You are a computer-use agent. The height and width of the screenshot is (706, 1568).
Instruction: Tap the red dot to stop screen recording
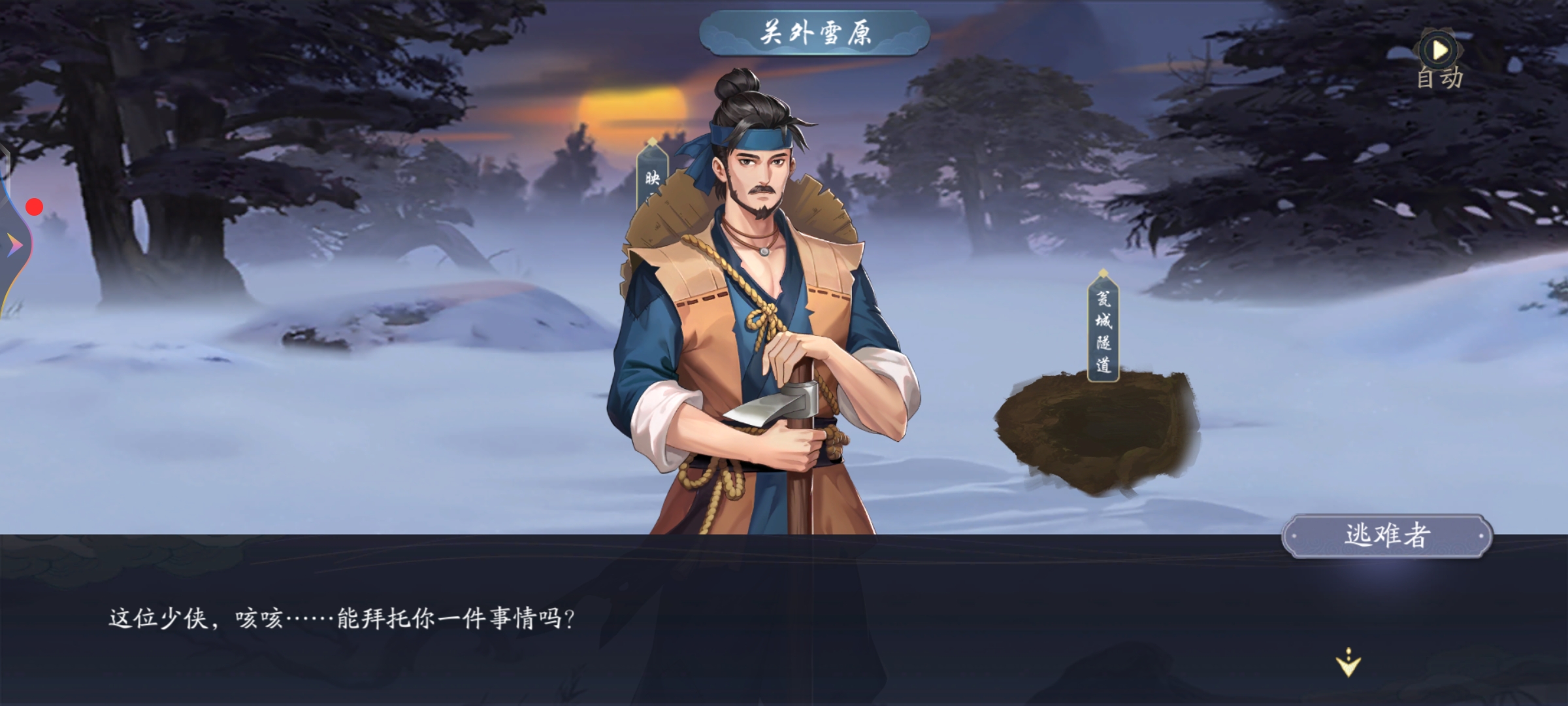(34, 206)
